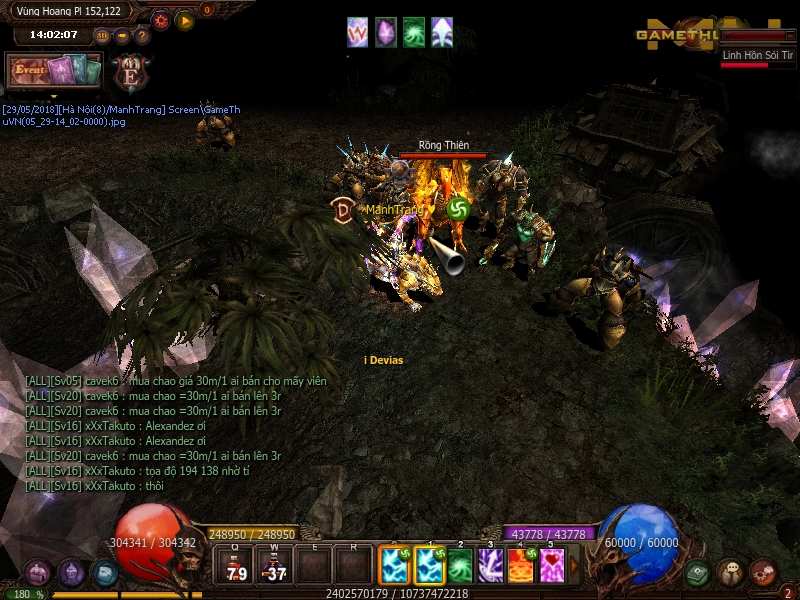
Task: Activate the purple slash skill slot
Action: click(x=490, y=566)
